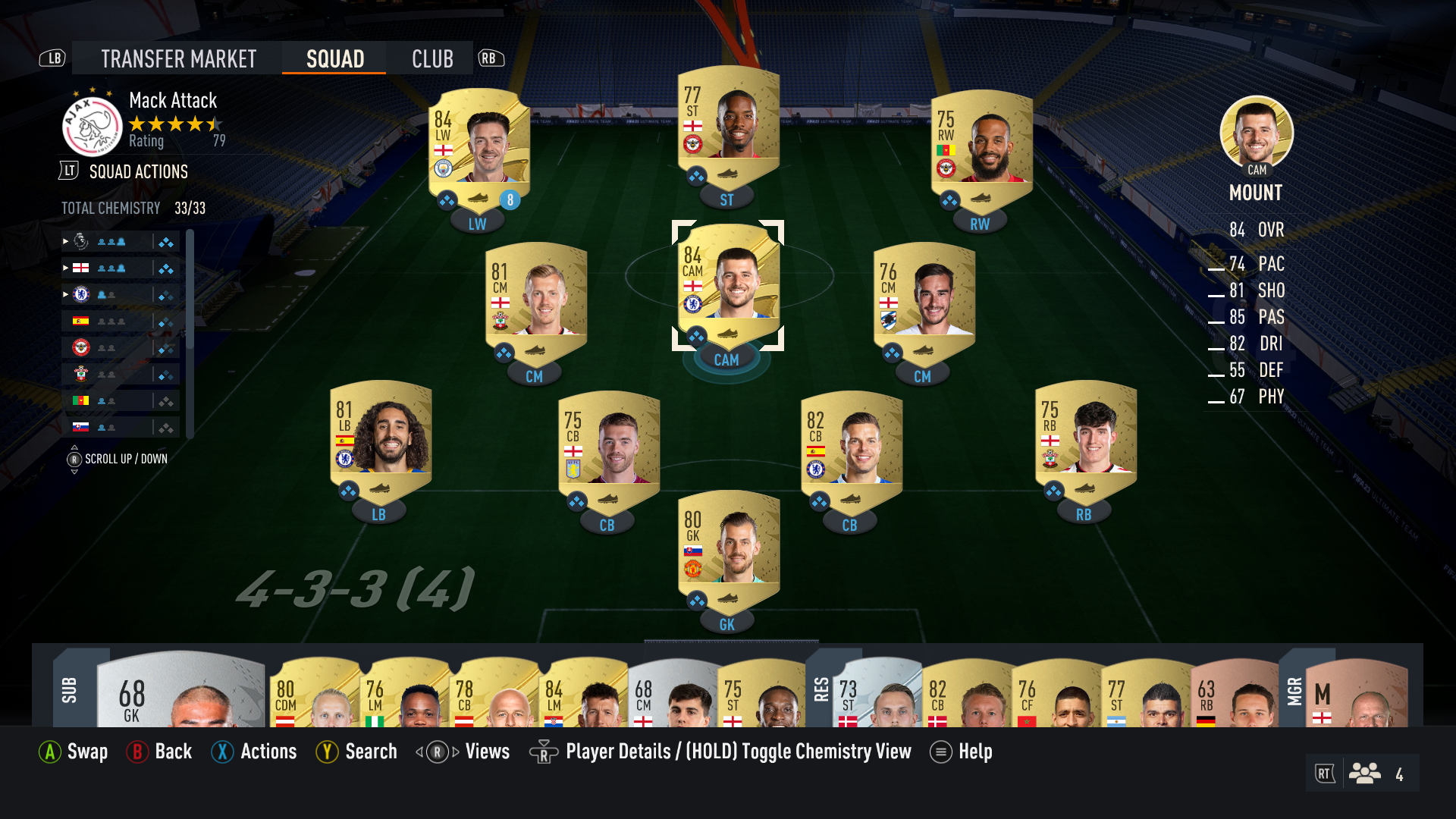Screen dimensions: 1456x819
Task: Click the Premier League icon in the chemistry sidebar
Action: click(x=82, y=241)
